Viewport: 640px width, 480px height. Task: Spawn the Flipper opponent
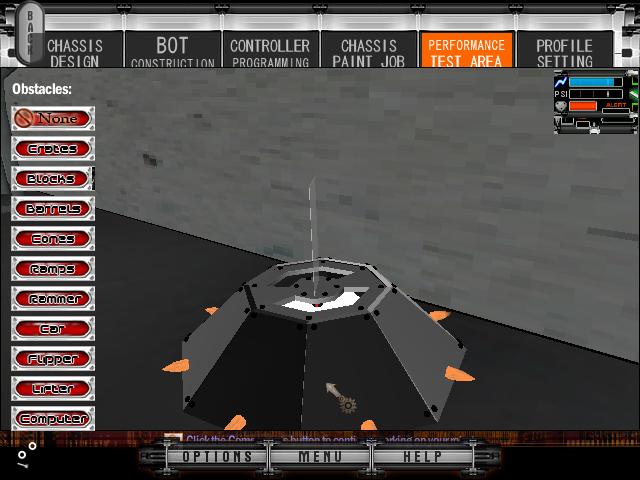pyautogui.click(x=54, y=359)
